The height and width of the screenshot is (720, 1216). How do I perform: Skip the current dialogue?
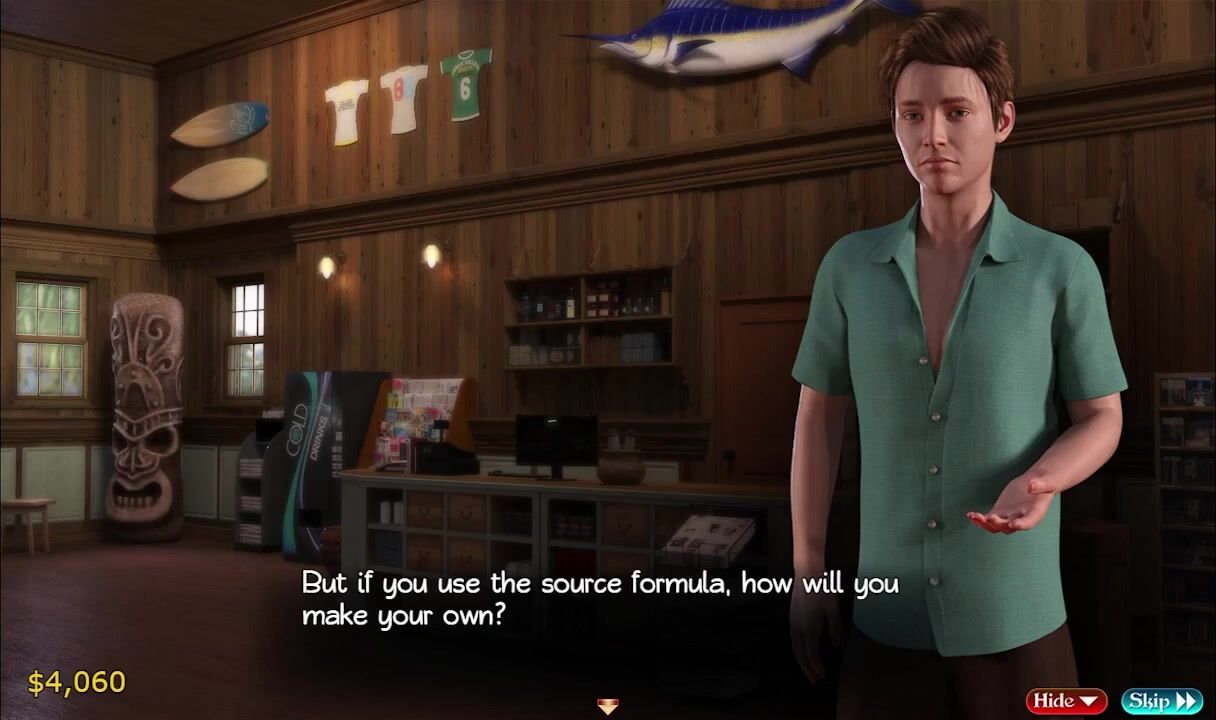pos(1161,701)
